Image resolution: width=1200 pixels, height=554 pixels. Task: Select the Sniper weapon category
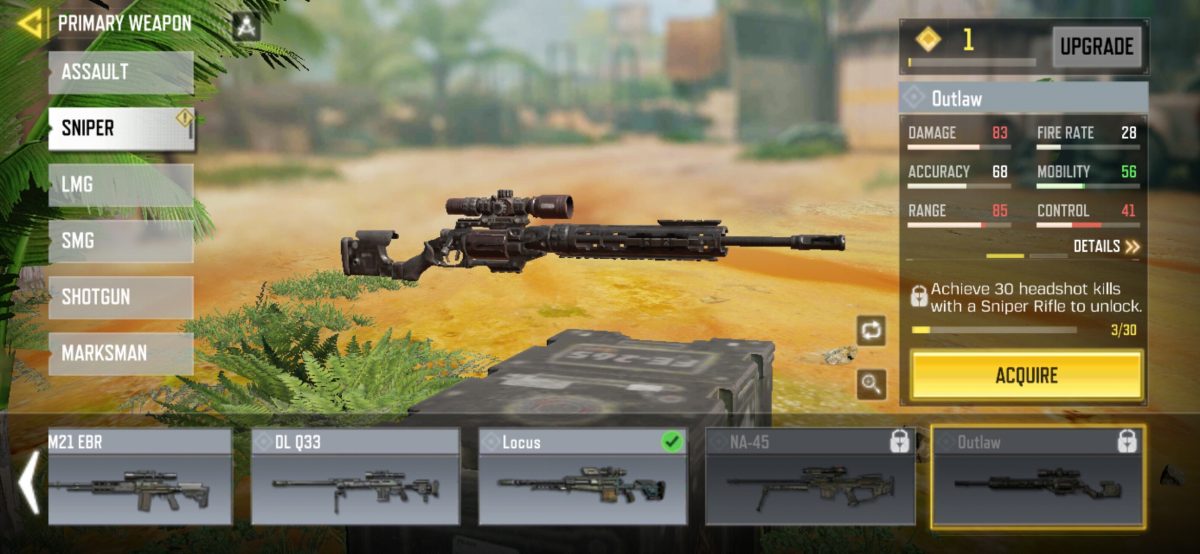(x=120, y=129)
